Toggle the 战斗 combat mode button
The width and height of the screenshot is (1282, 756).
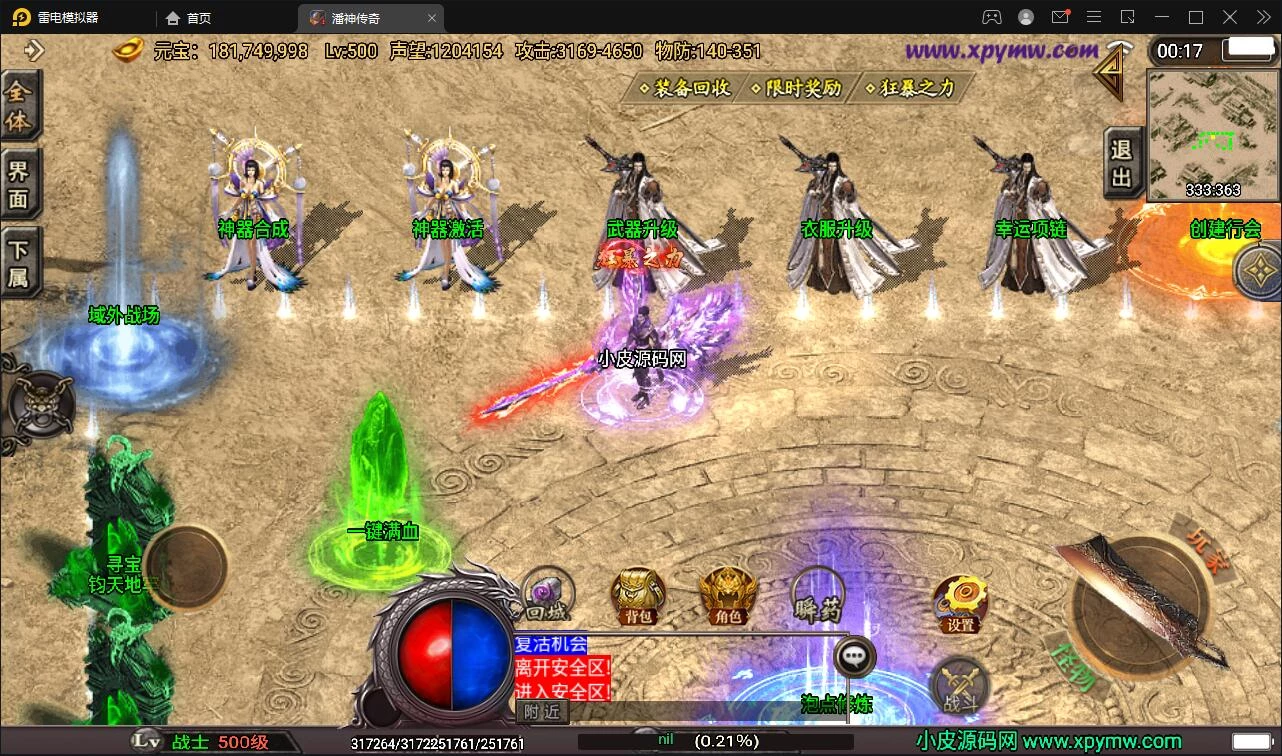click(960, 688)
